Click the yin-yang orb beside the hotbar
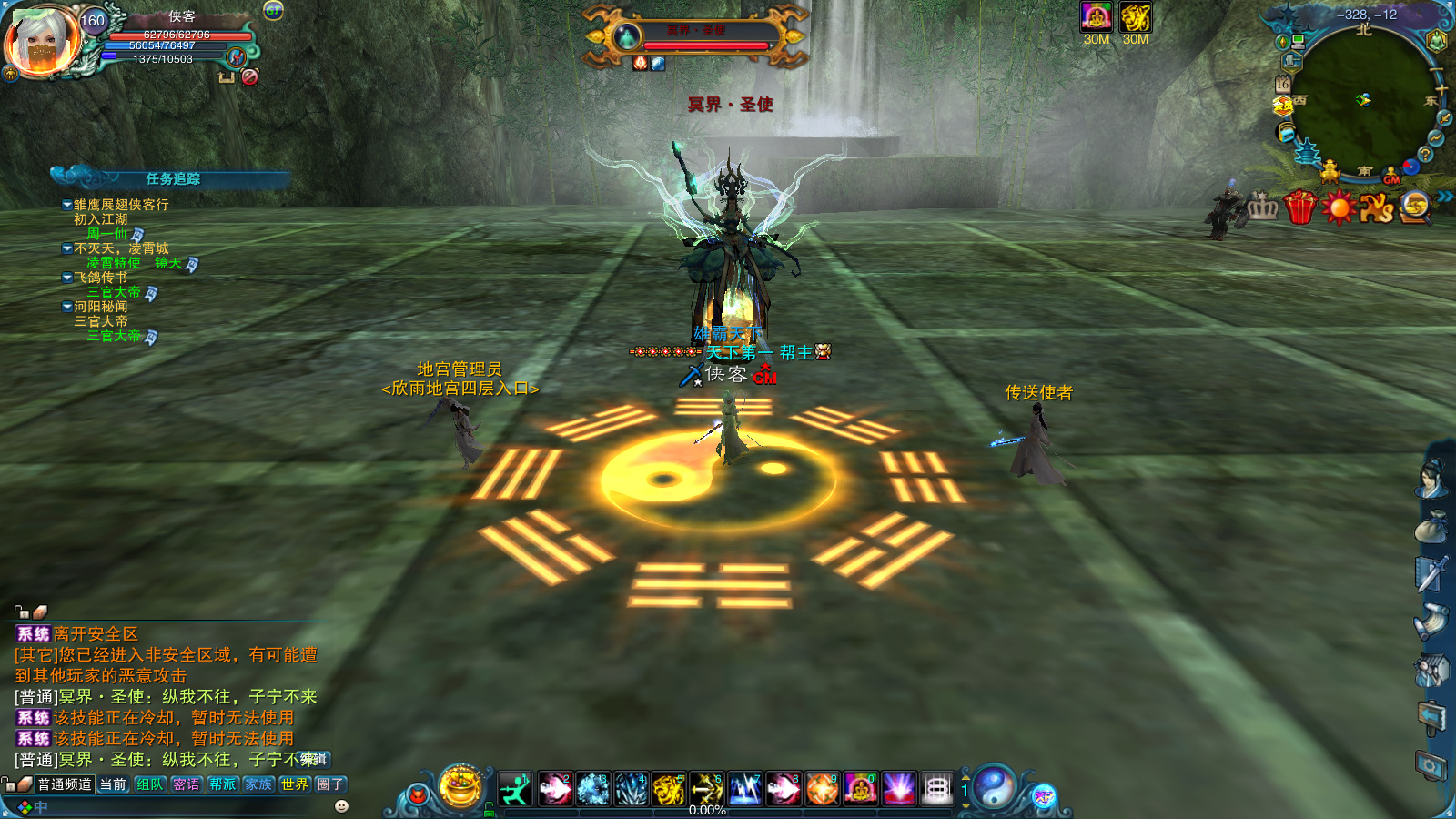This screenshot has width=1456, height=819. 995,787
